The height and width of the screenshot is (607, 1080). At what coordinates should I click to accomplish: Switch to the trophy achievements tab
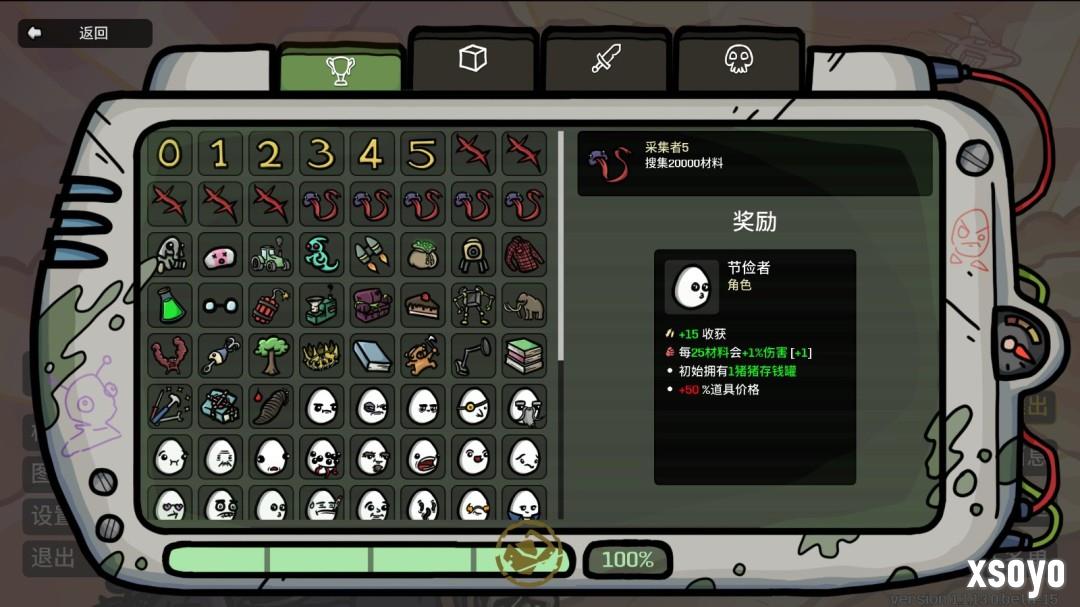340,69
